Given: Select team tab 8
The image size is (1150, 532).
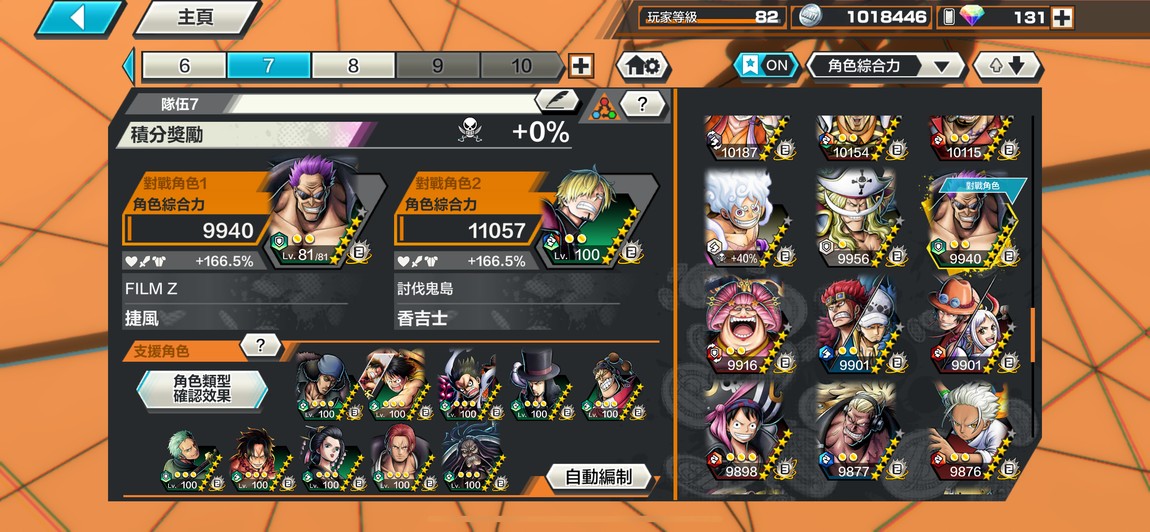Looking at the screenshot, I should (x=353, y=66).
